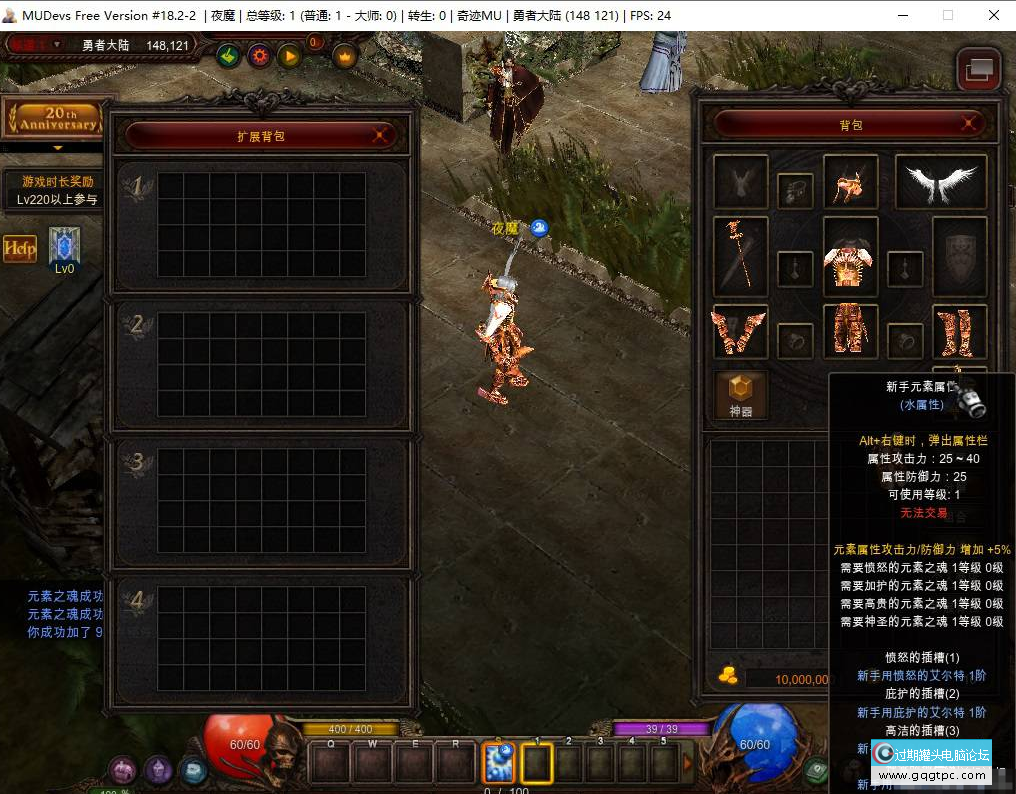The image size is (1016, 794).
Task: Select the equipped gloves slot
Action: tap(741, 331)
